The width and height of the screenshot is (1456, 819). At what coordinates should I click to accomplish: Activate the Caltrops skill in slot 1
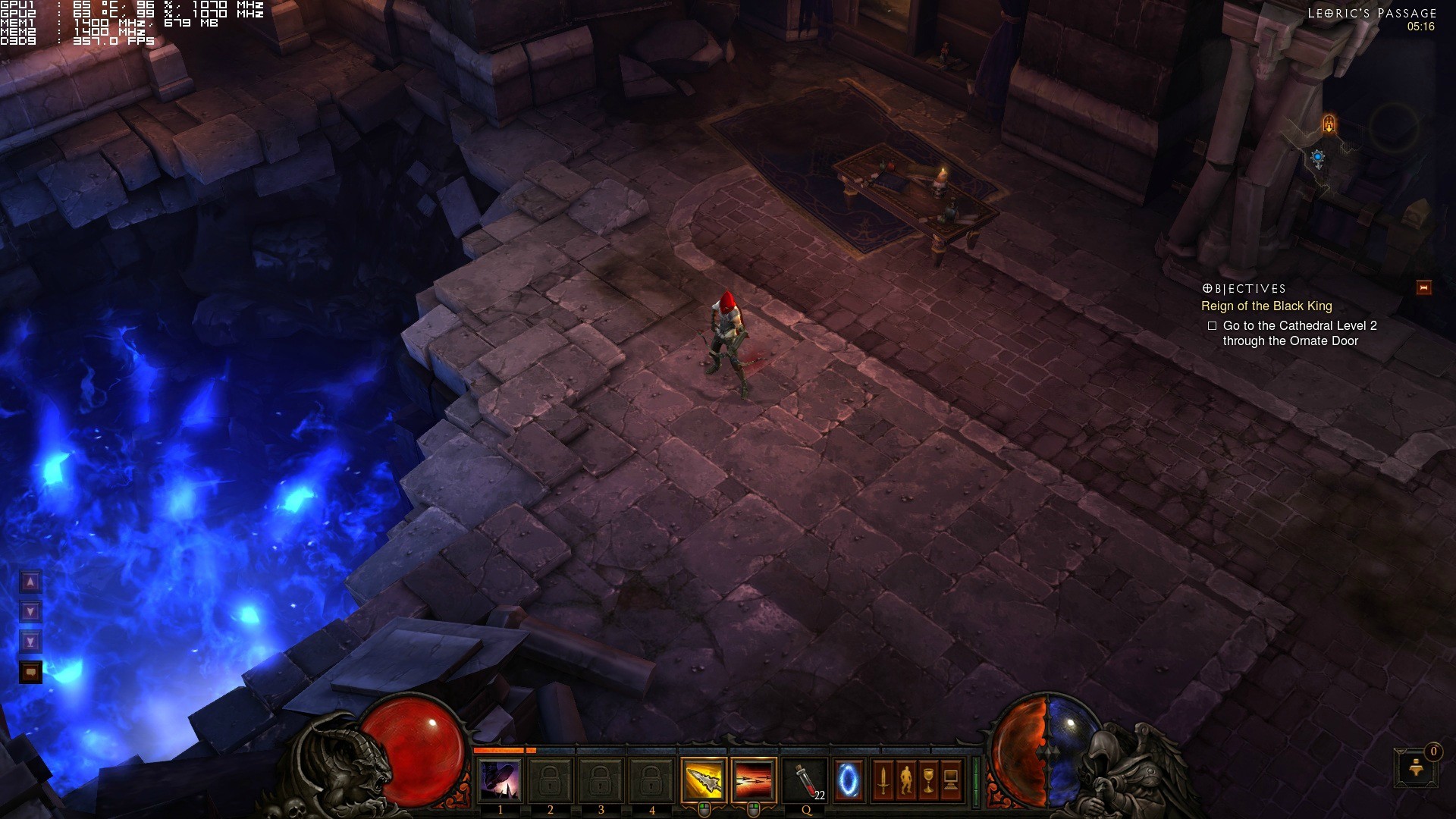[500, 780]
